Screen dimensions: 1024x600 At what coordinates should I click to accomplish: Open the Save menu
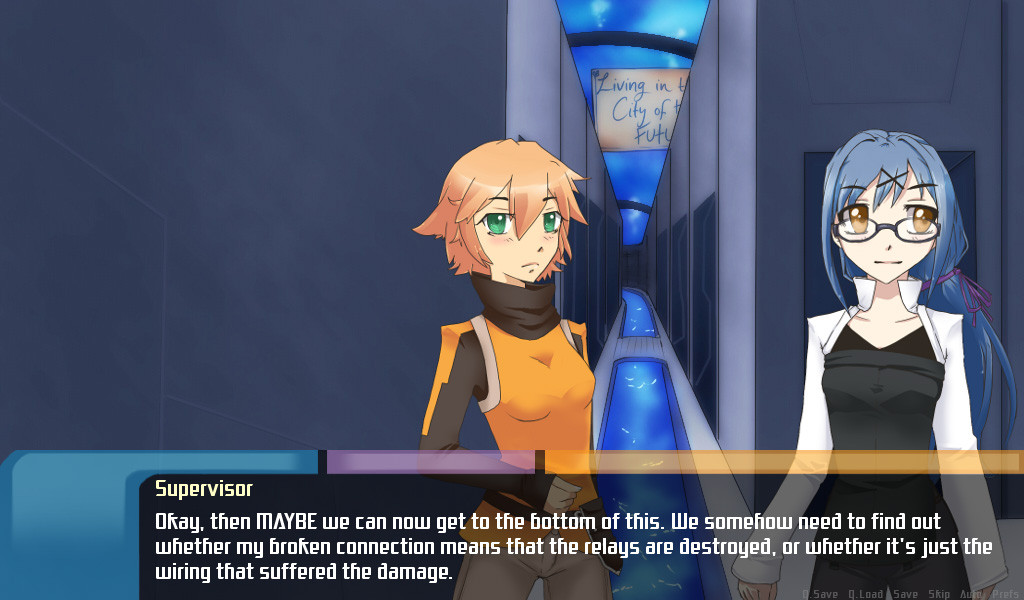[x=905, y=594]
